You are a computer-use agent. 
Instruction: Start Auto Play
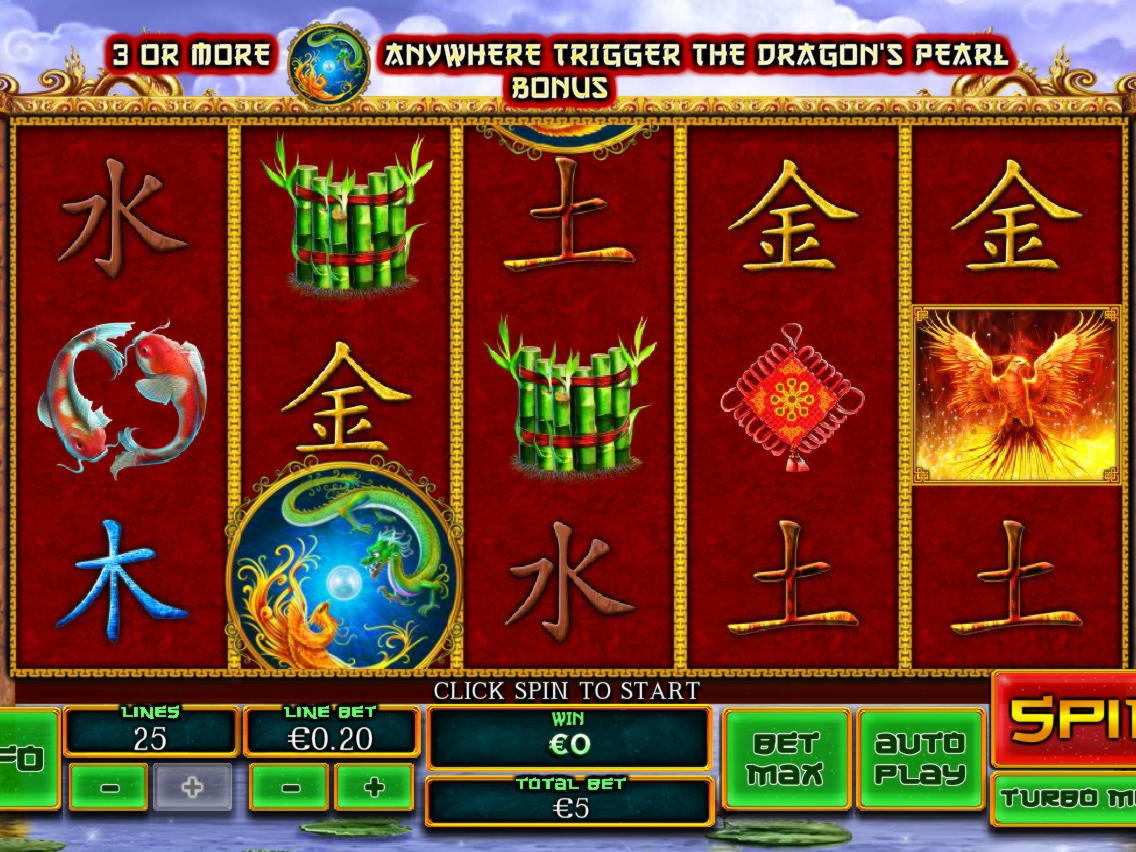click(x=920, y=759)
